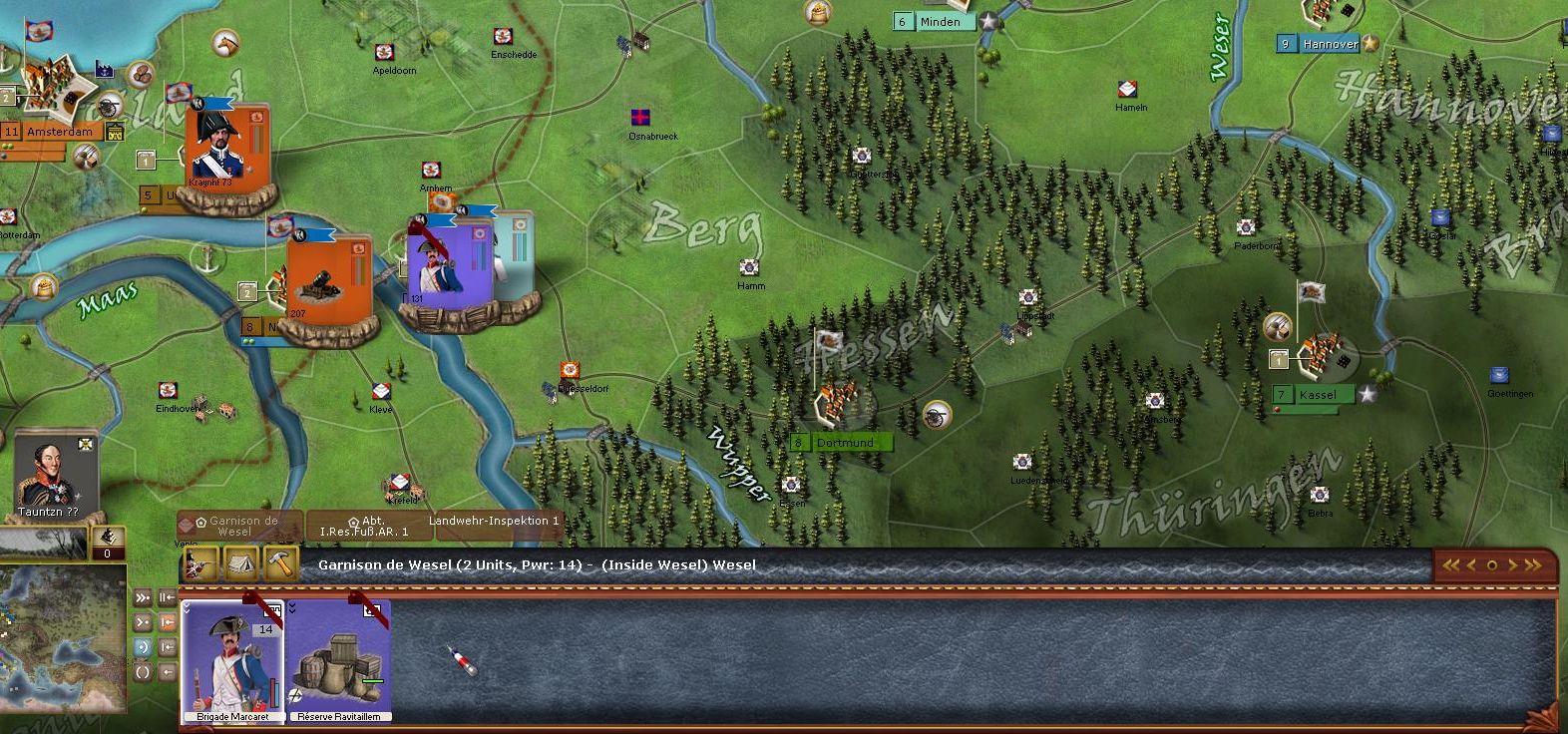Open the Landwehr-Inspektion 1 tab

[494, 522]
